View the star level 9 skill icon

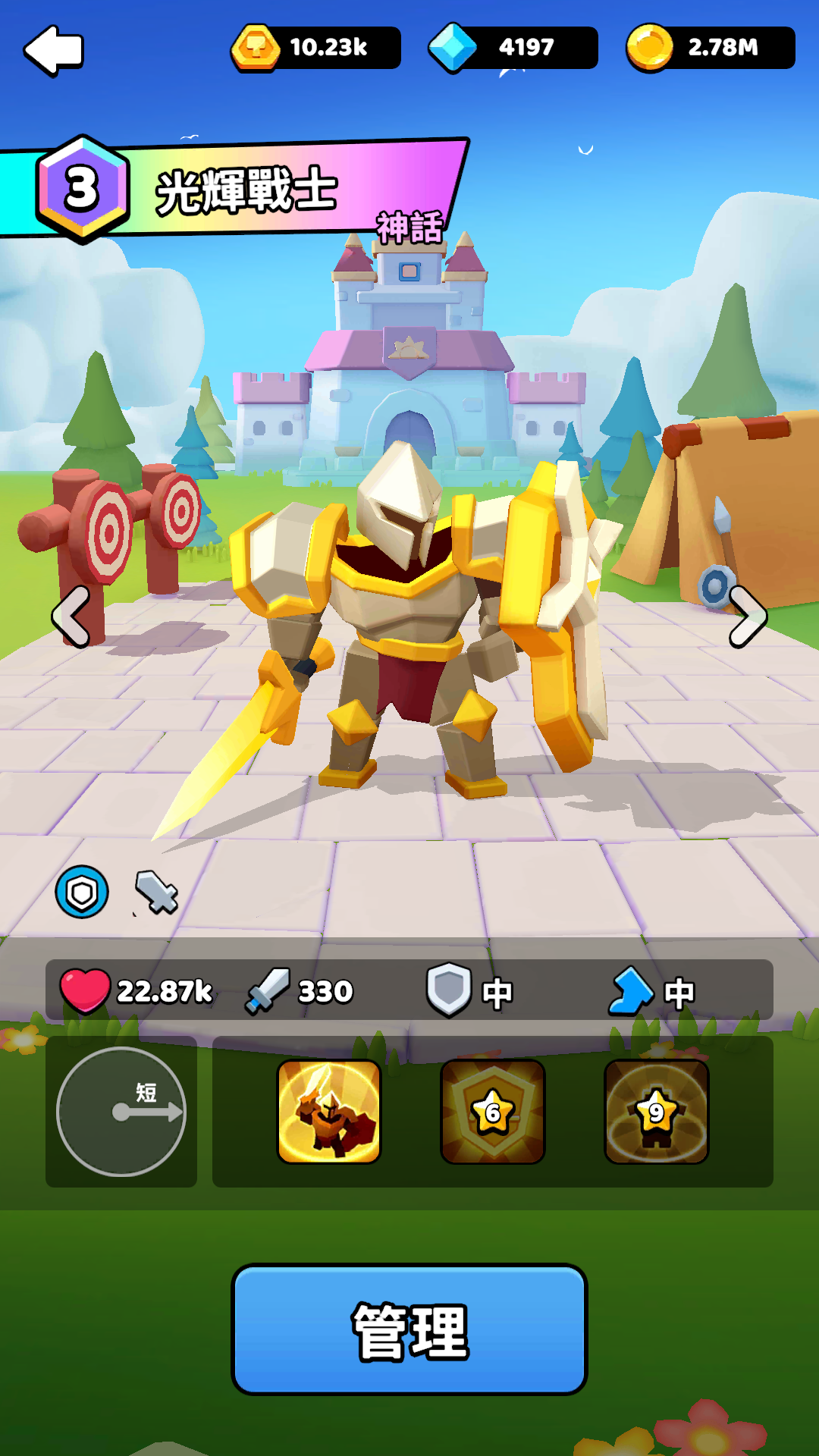click(x=657, y=1111)
